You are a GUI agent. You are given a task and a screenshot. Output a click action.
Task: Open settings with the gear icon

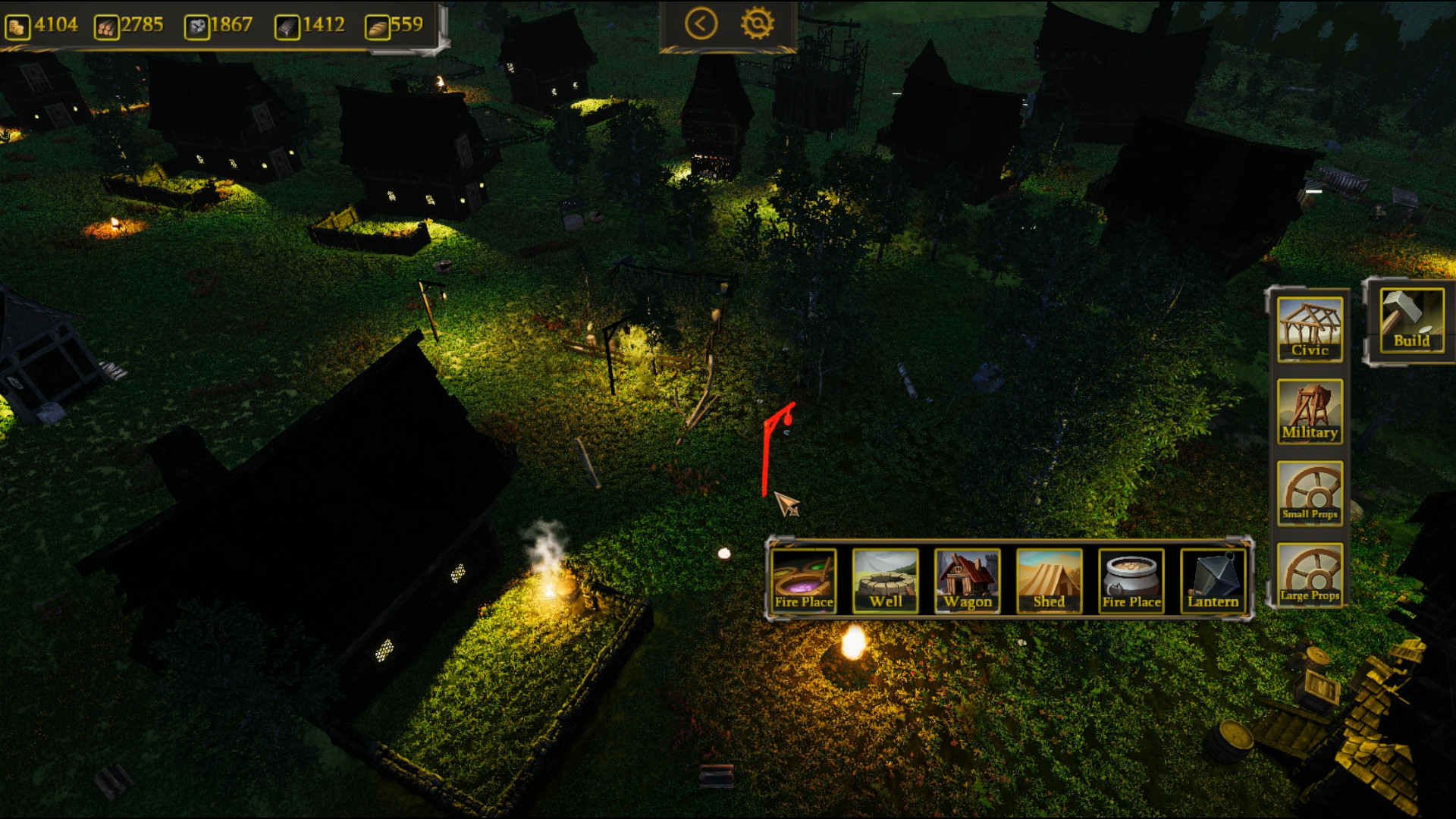(x=758, y=24)
